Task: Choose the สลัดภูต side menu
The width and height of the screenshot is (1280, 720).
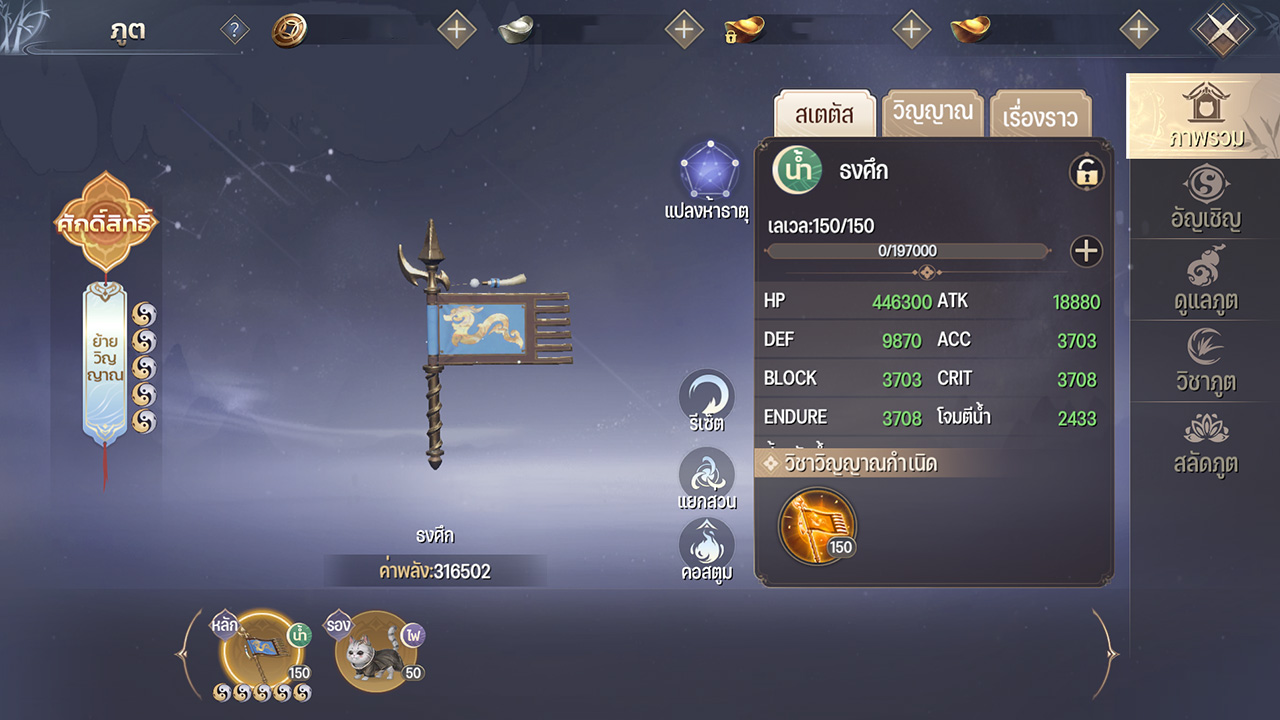Action: [1206, 443]
